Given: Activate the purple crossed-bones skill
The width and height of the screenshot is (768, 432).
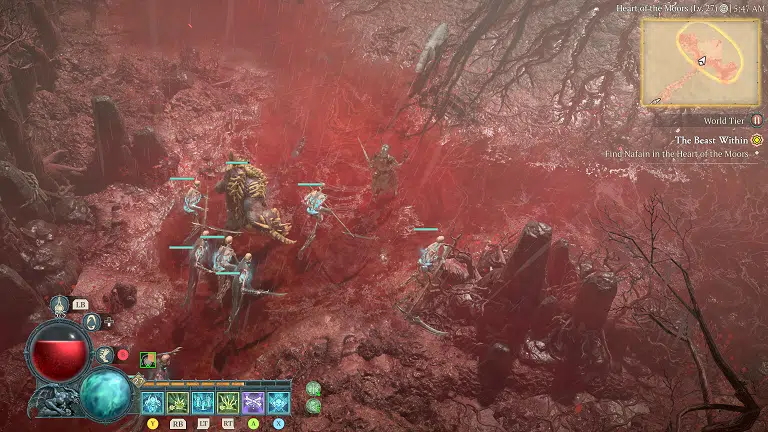Looking at the screenshot, I should pyautogui.click(x=253, y=402).
